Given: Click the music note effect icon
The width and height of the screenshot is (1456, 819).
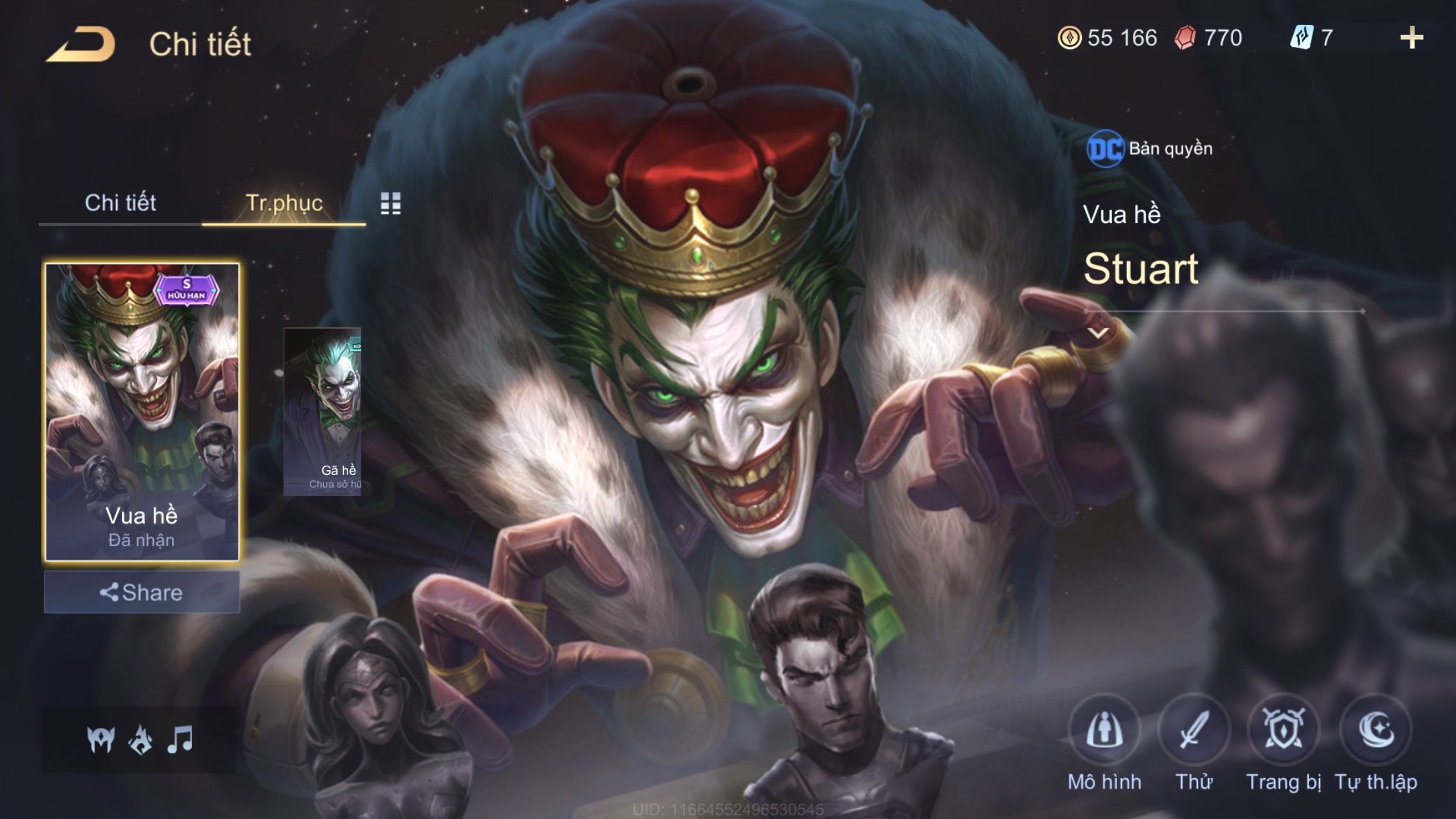Looking at the screenshot, I should (x=180, y=740).
